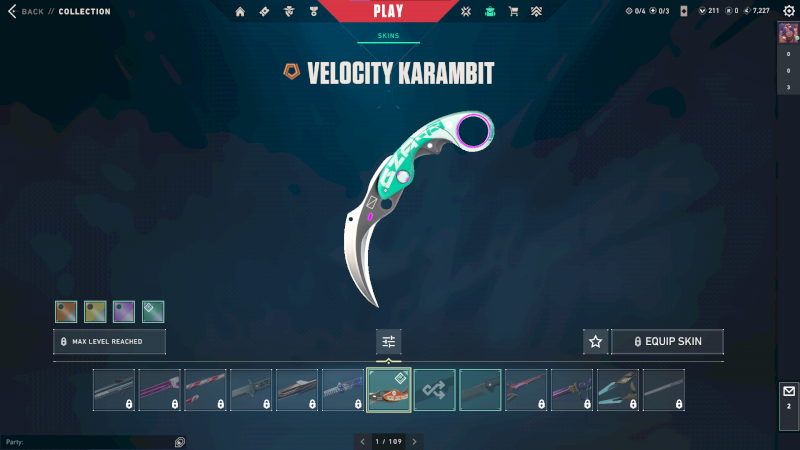Select the yellow color variant swatch

(x=95, y=312)
